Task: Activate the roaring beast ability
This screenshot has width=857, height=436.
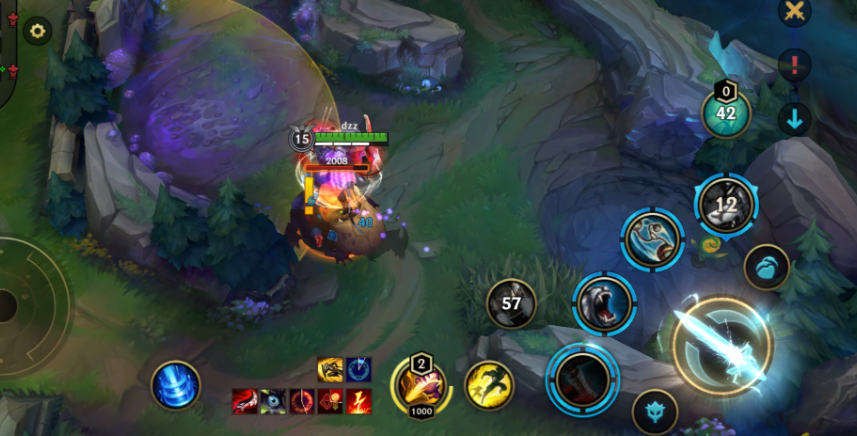Action: [604, 303]
